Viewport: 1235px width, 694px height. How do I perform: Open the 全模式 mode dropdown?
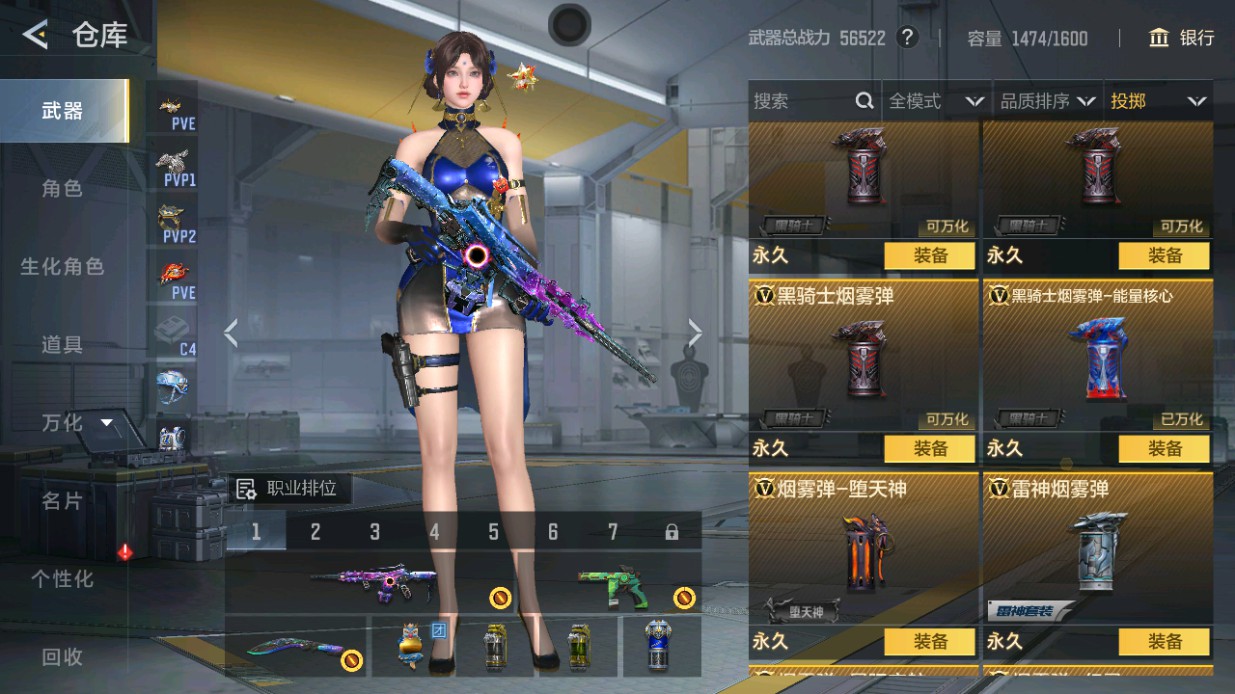pyautogui.click(x=936, y=101)
